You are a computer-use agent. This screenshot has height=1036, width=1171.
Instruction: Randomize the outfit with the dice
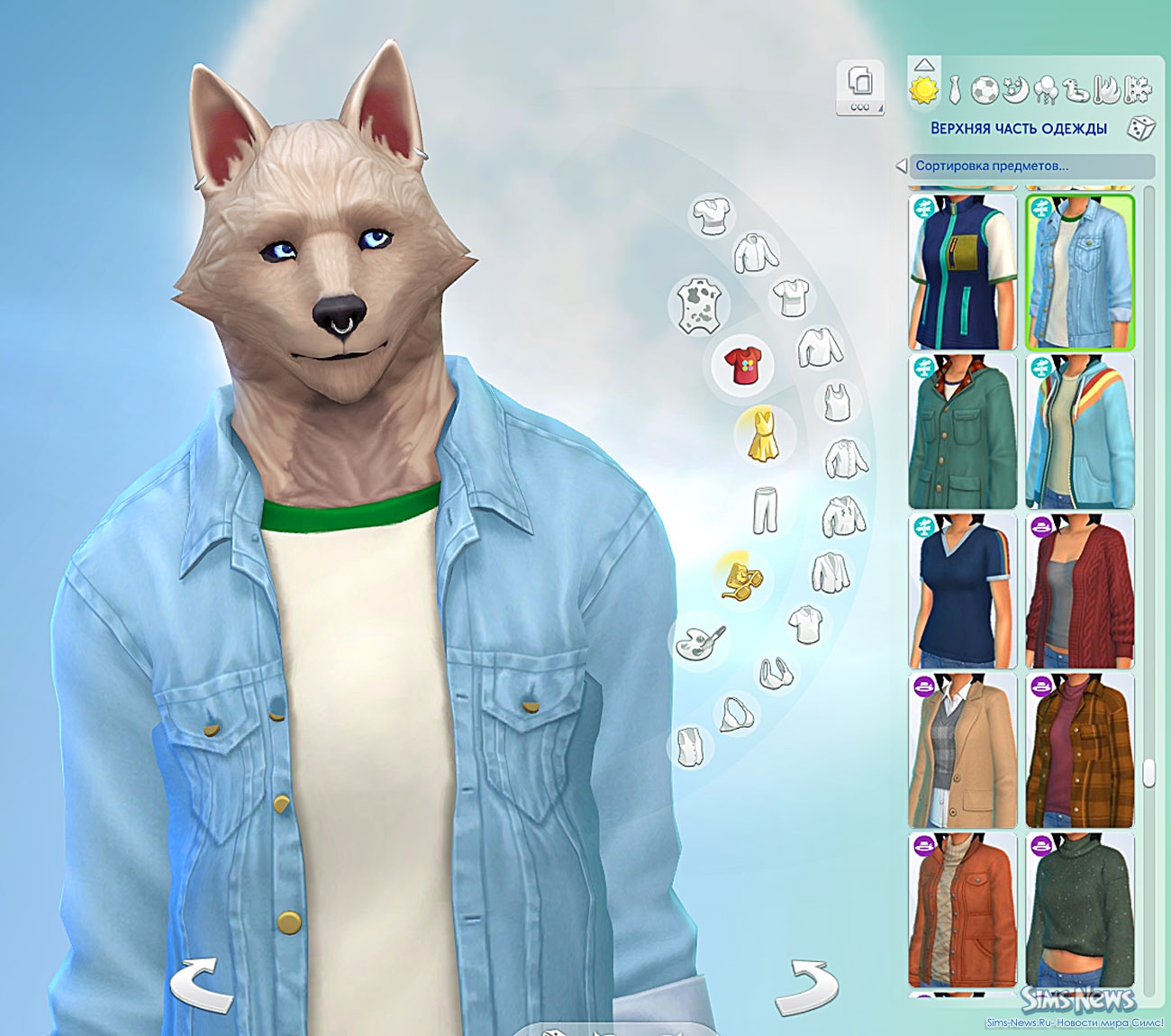pos(1140,128)
